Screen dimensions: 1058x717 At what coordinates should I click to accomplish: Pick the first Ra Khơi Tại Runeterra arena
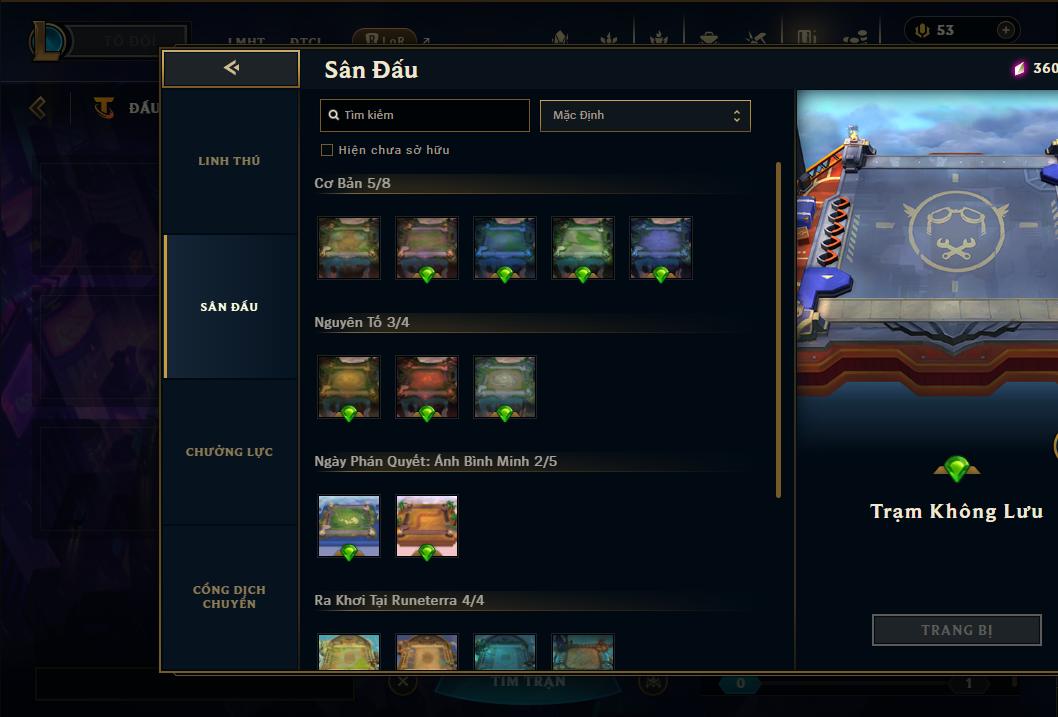349,652
